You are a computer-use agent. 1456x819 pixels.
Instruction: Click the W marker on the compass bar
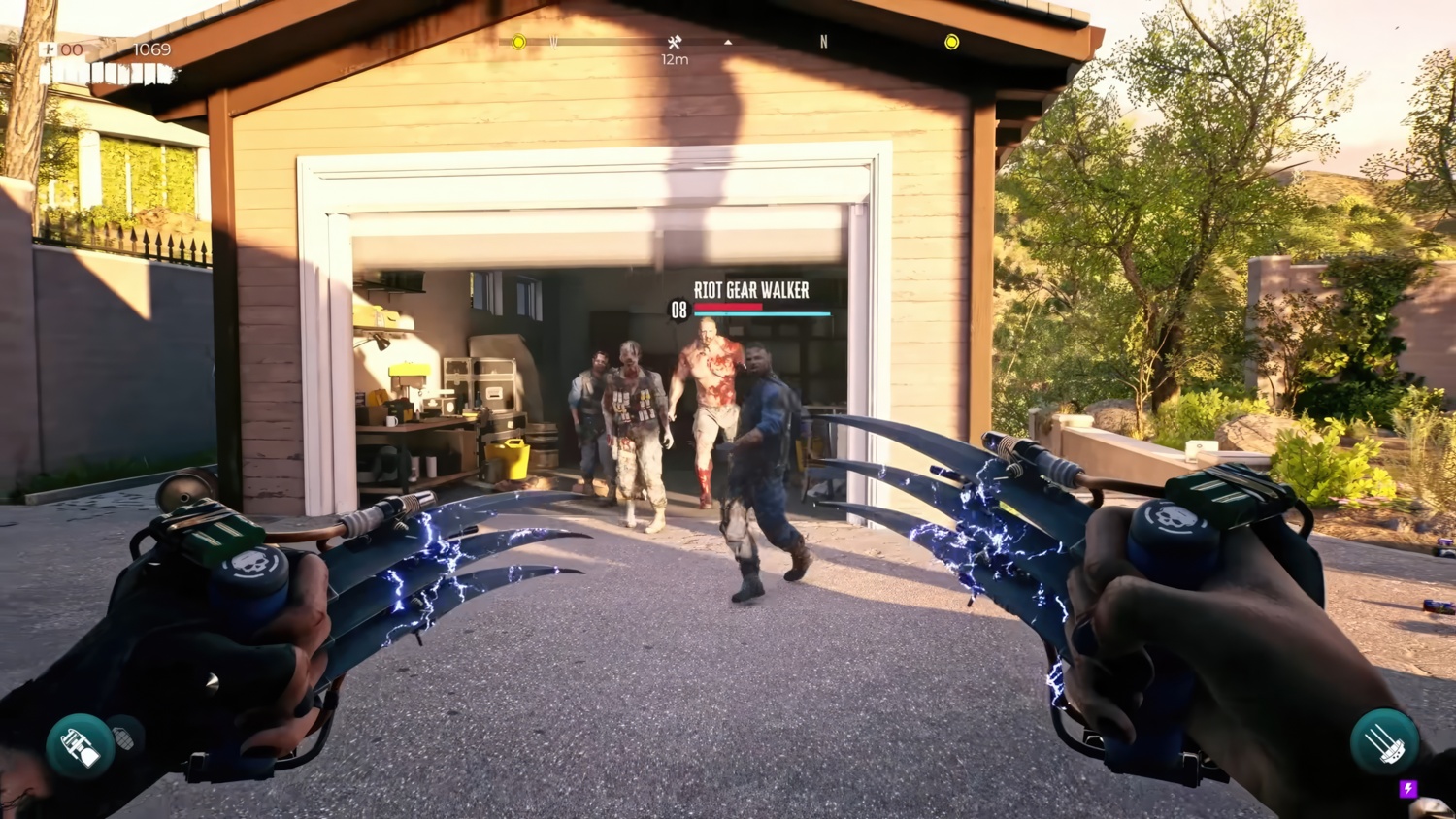pyautogui.click(x=553, y=42)
